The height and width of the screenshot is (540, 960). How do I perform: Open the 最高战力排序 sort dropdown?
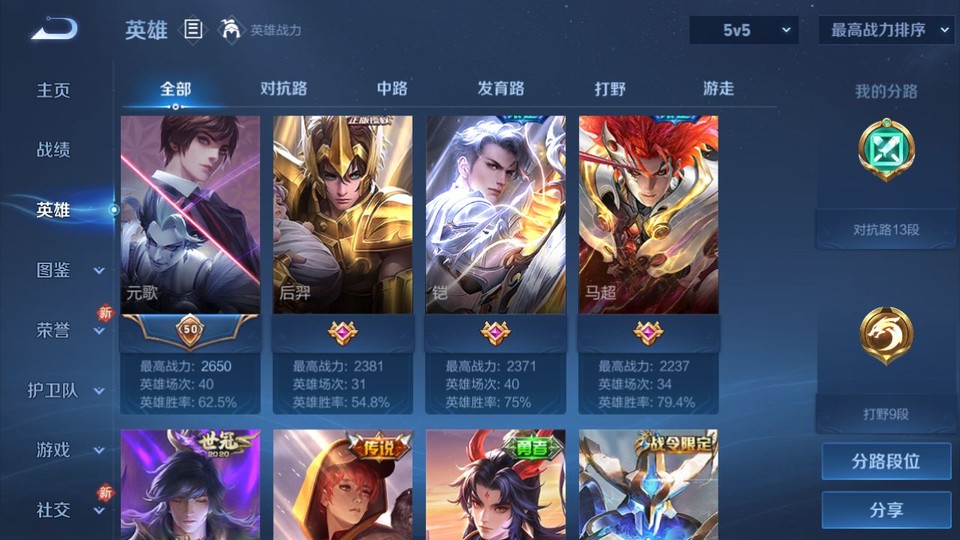click(x=886, y=30)
